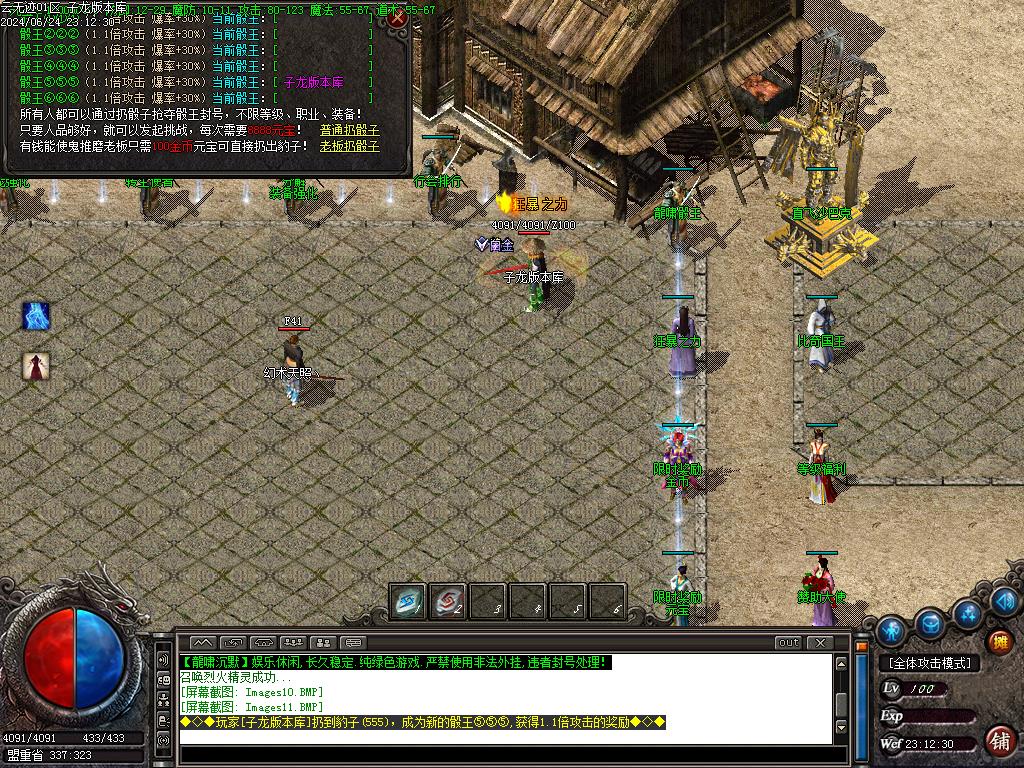The image size is (1024, 768).
Task: Choose the 老板扔骰子 boss dice roll link
Action: pos(349,146)
